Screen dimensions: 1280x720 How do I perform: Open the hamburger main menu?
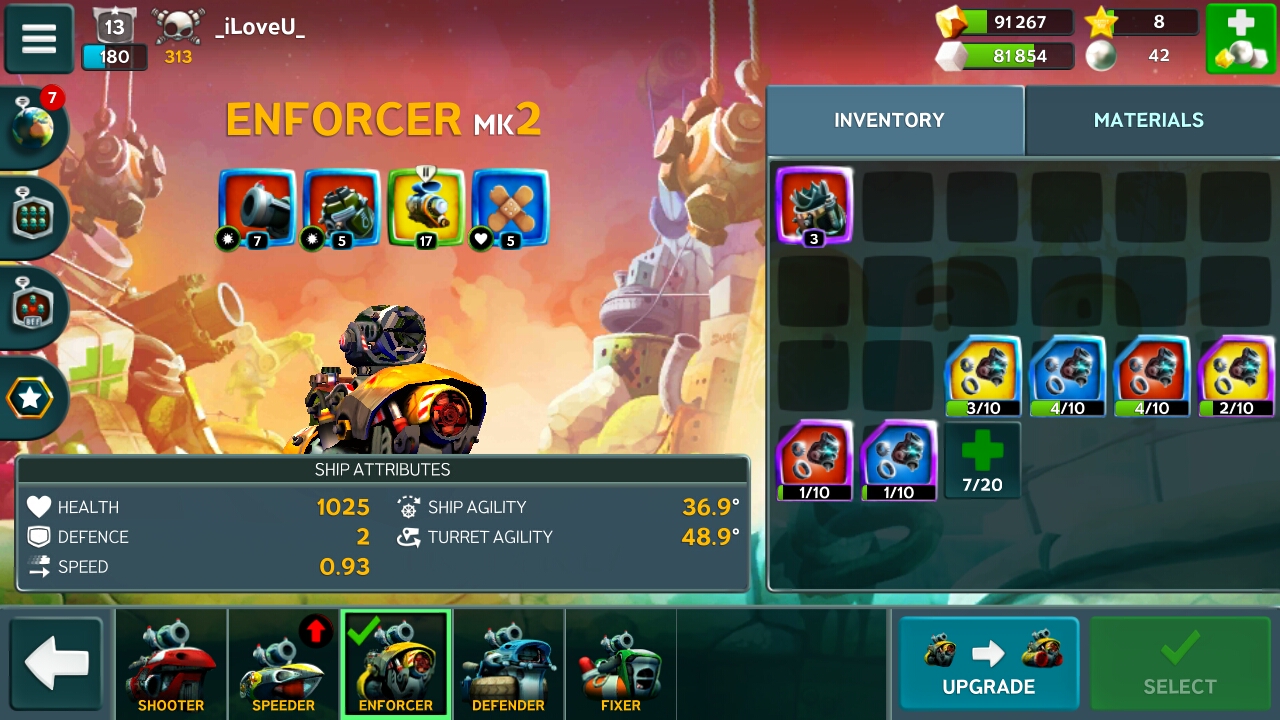coord(39,39)
